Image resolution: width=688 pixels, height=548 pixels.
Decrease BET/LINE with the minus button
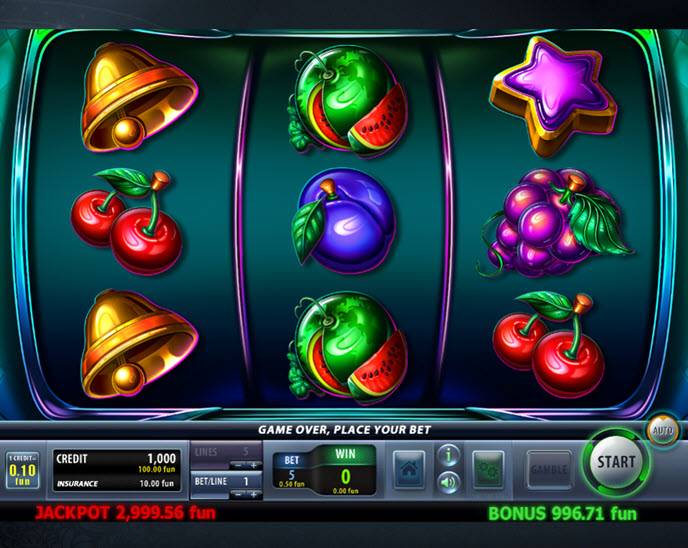coord(236,494)
